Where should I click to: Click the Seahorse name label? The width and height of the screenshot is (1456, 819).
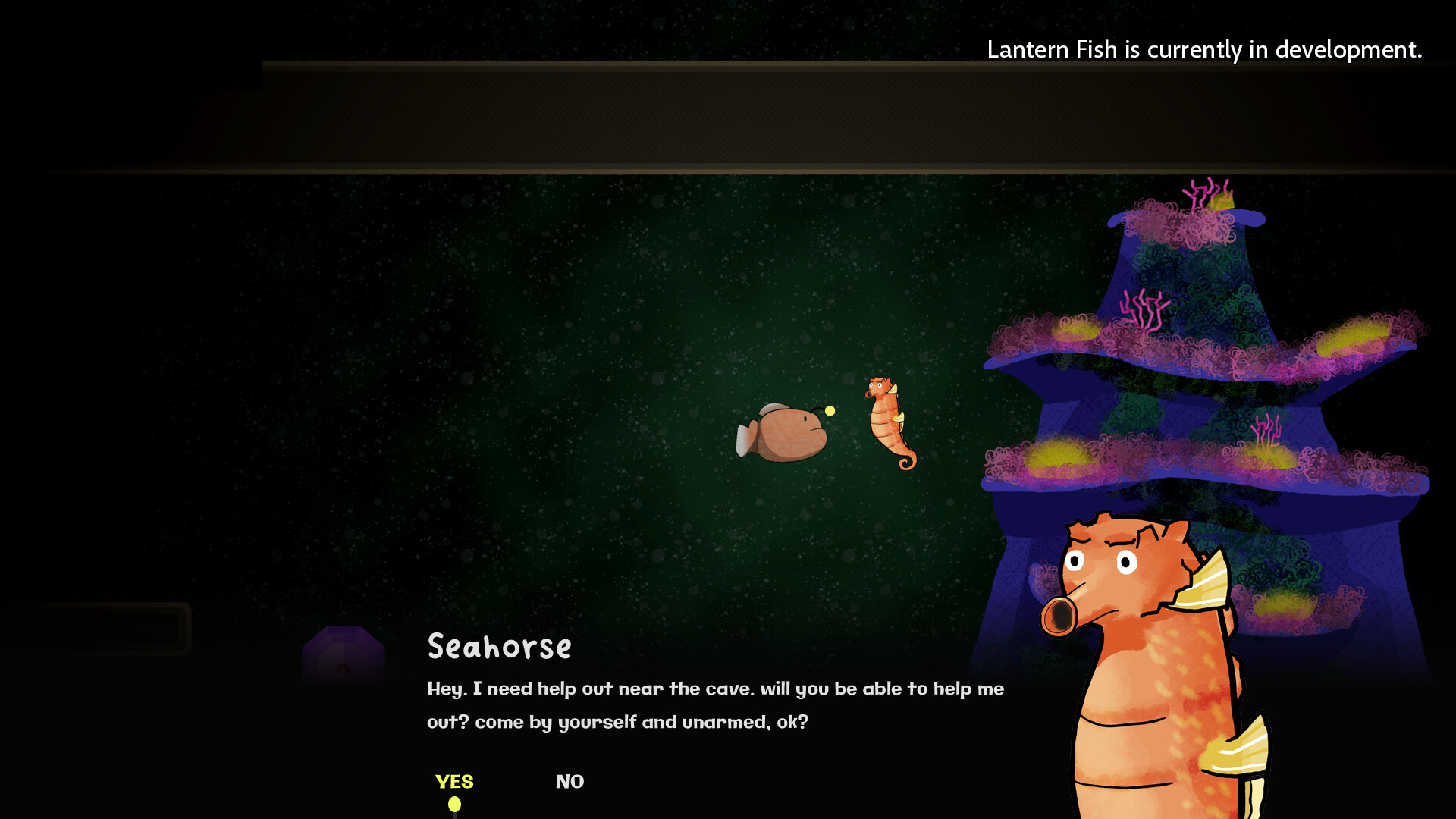[498, 647]
